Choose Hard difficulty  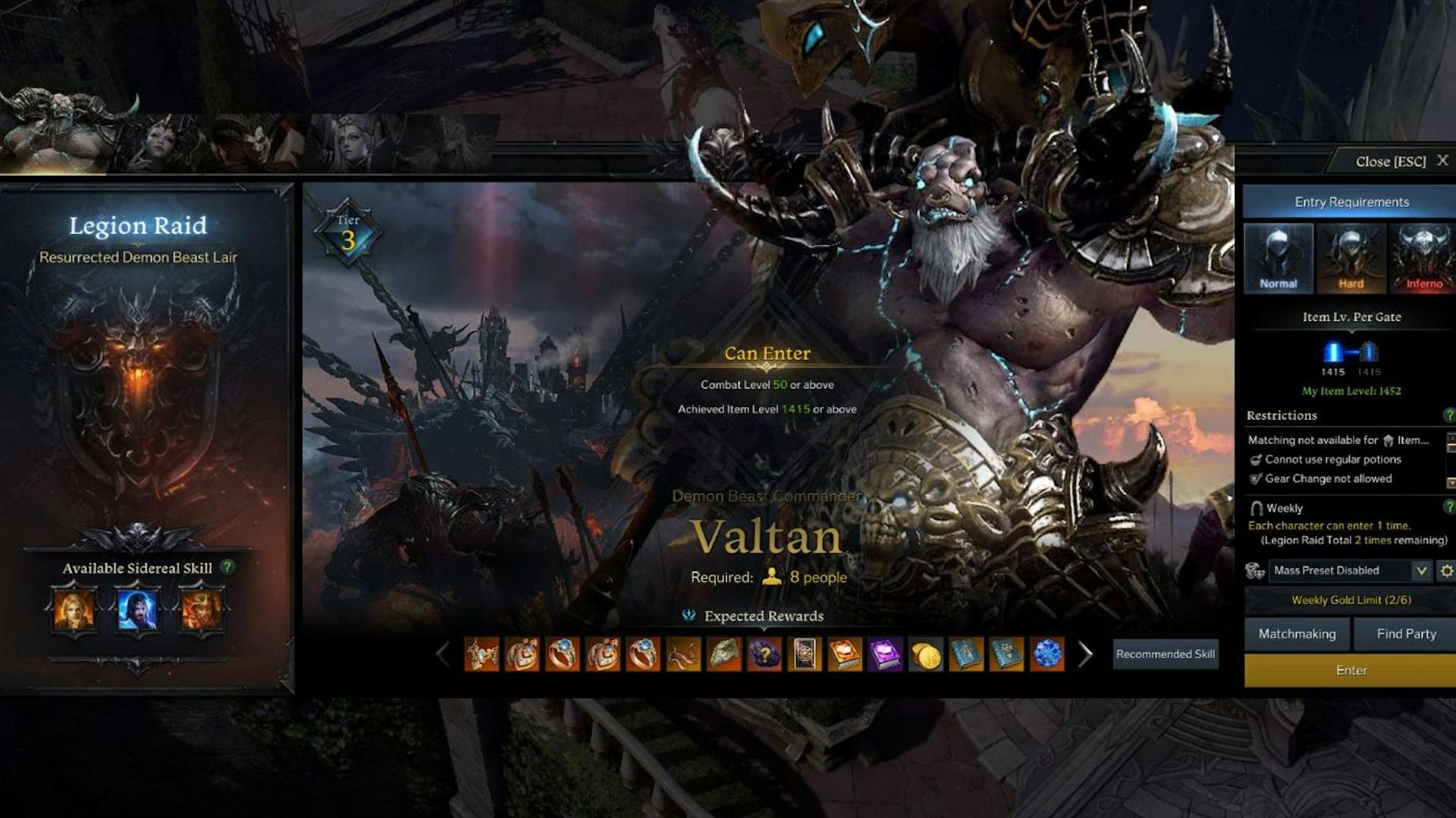(x=1351, y=259)
